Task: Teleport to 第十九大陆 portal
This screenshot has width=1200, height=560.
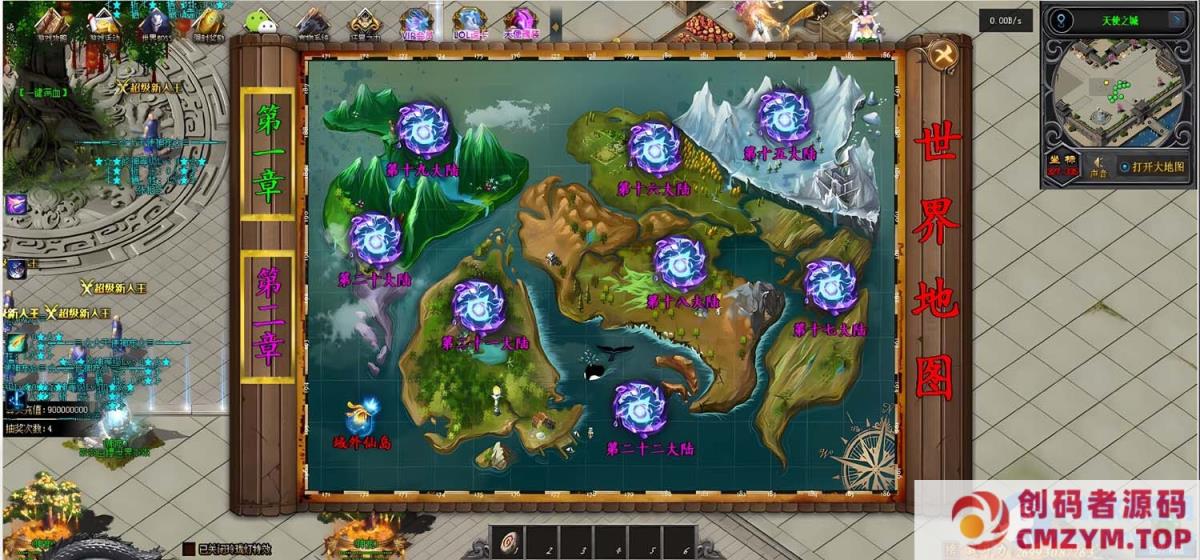Action: (x=424, y=130)
